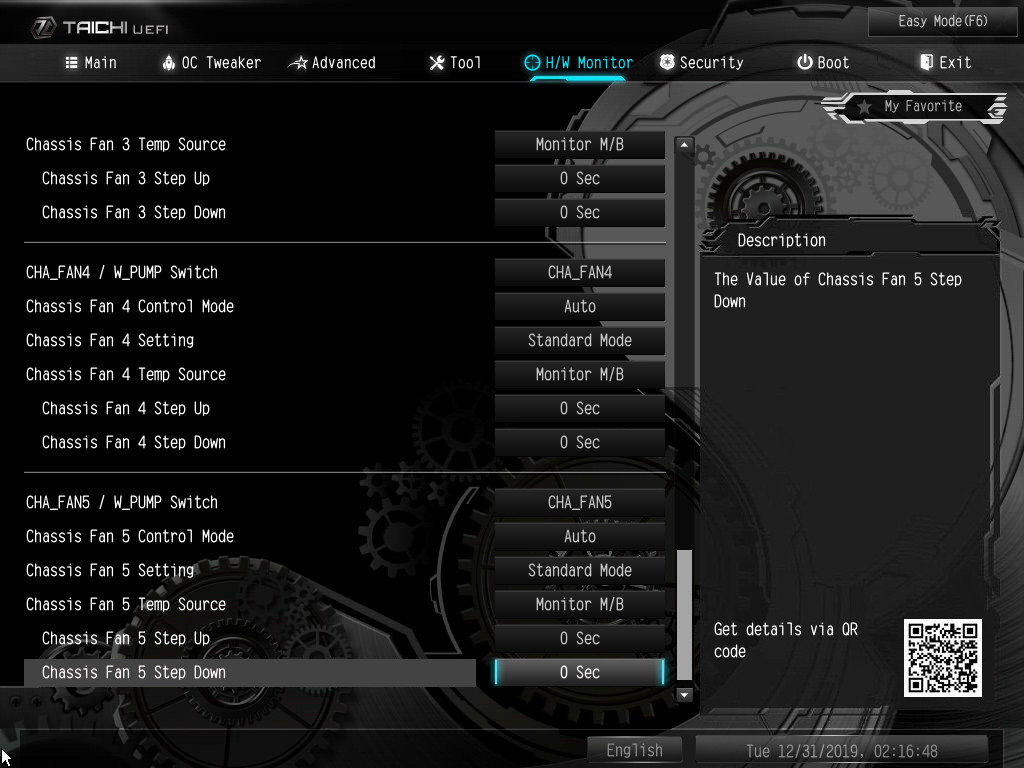Show the Boot tab
Image resolution: width=1024 pixels, height=768 pixels.
click(x=823, y=63)
